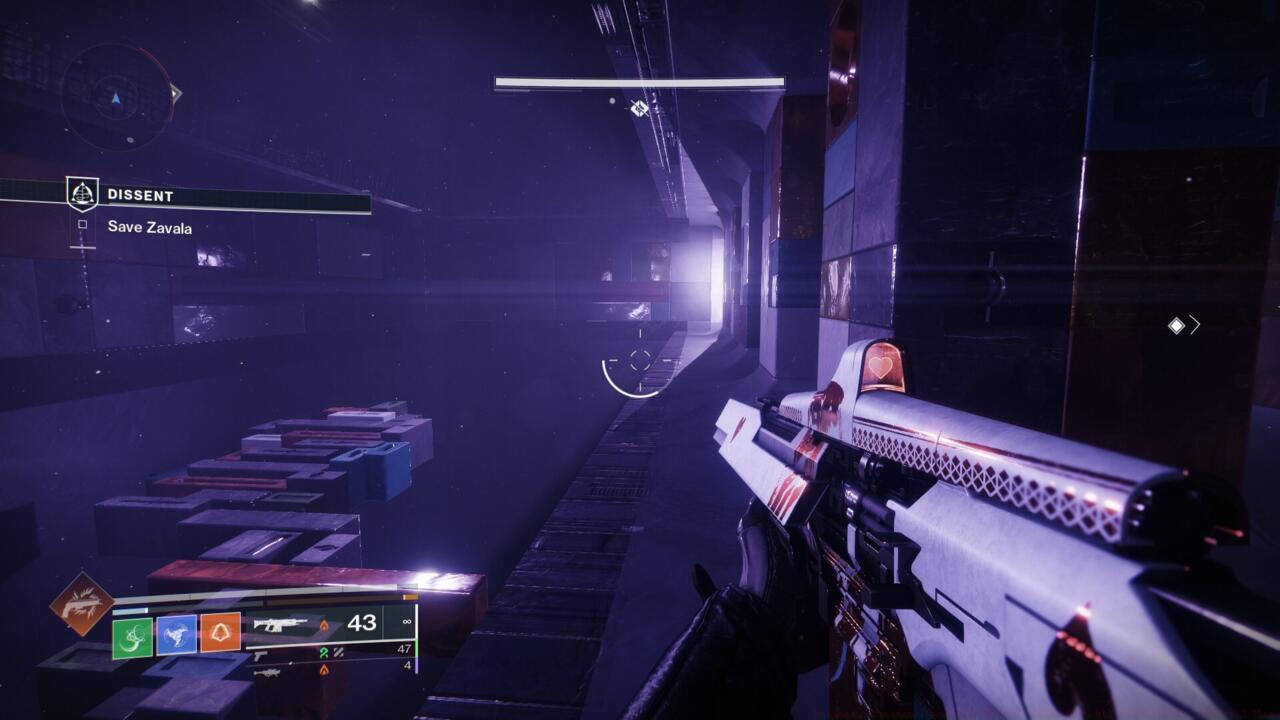Click the player arrow inside the radar
The image size is (1280, 720).
(x=115, y=99)
